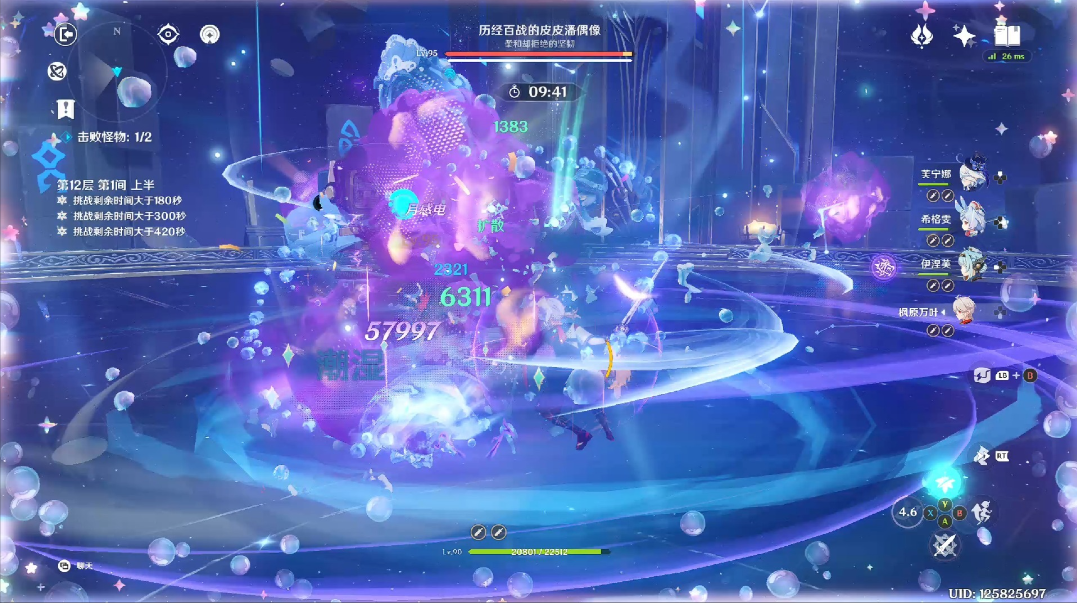1077x603 pixels.
Task: Click the sprint dash icon
Action: pos(983,456)
